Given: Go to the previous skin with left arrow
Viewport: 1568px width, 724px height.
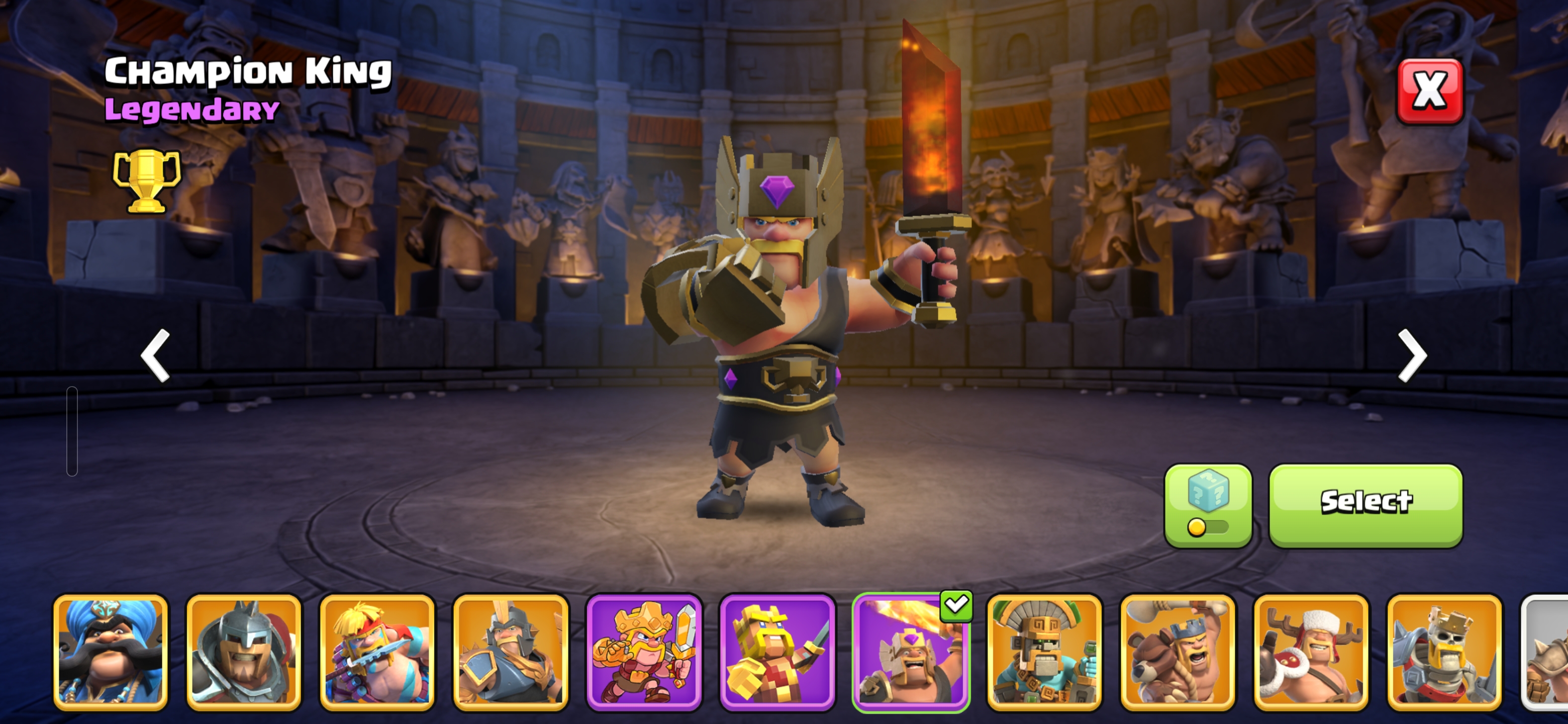Looking at the screenshot, I should point(155,355).
